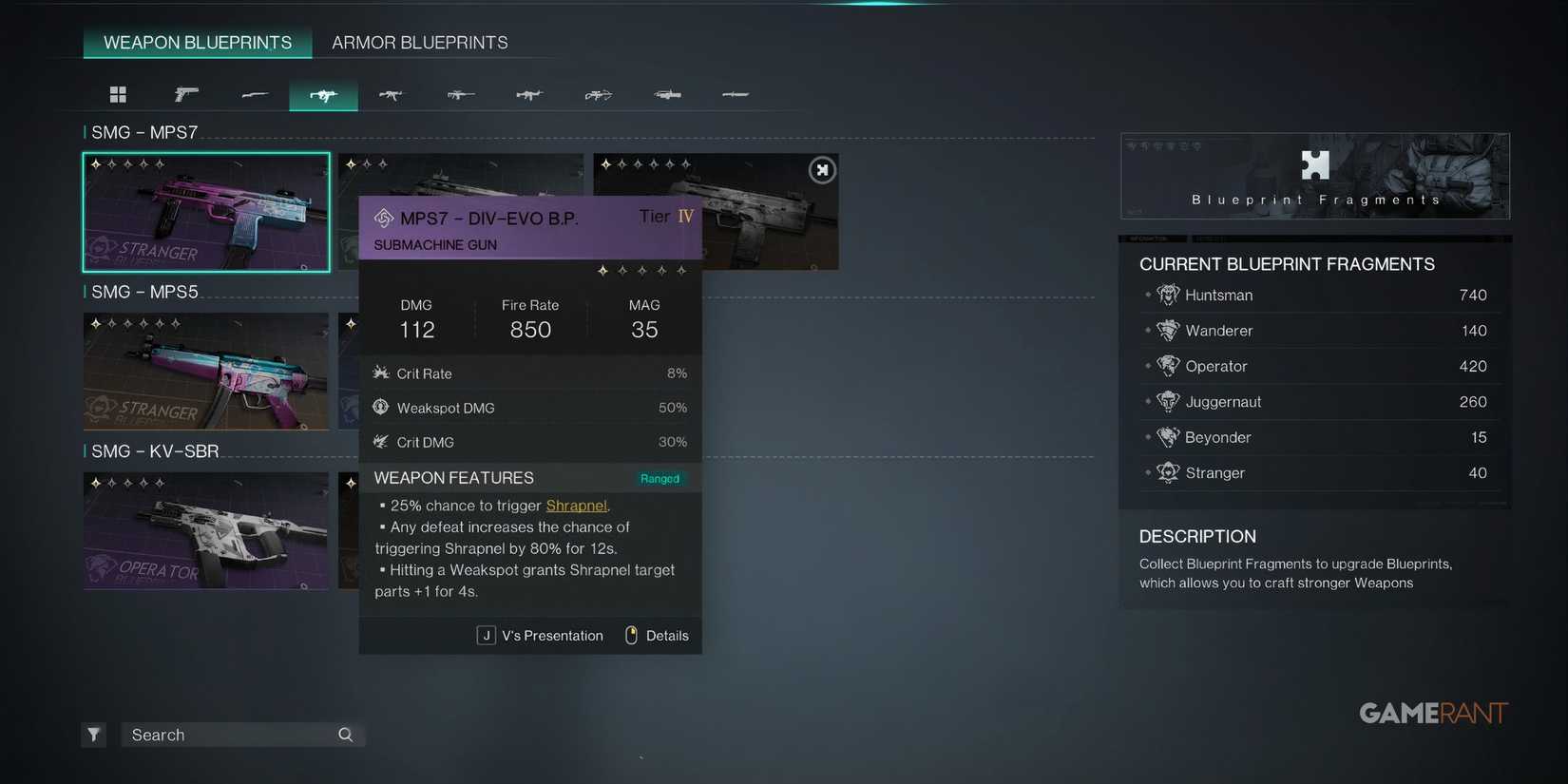This screenshot has height=784, width=1568.
Task: Select the pistol weapon category icon
Action: coord(186,94)
